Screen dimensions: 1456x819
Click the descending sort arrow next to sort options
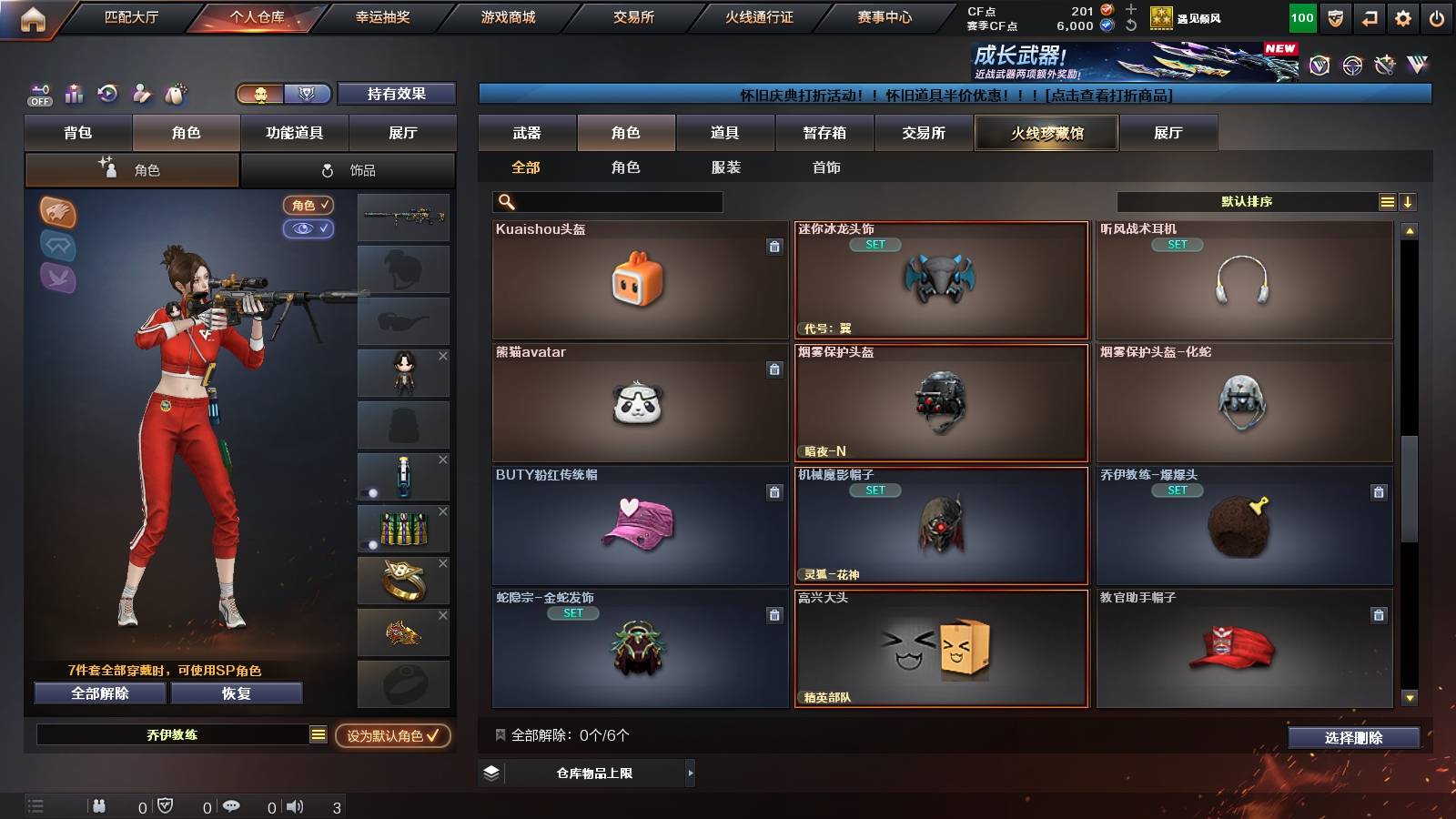[x=1408, y=201]
